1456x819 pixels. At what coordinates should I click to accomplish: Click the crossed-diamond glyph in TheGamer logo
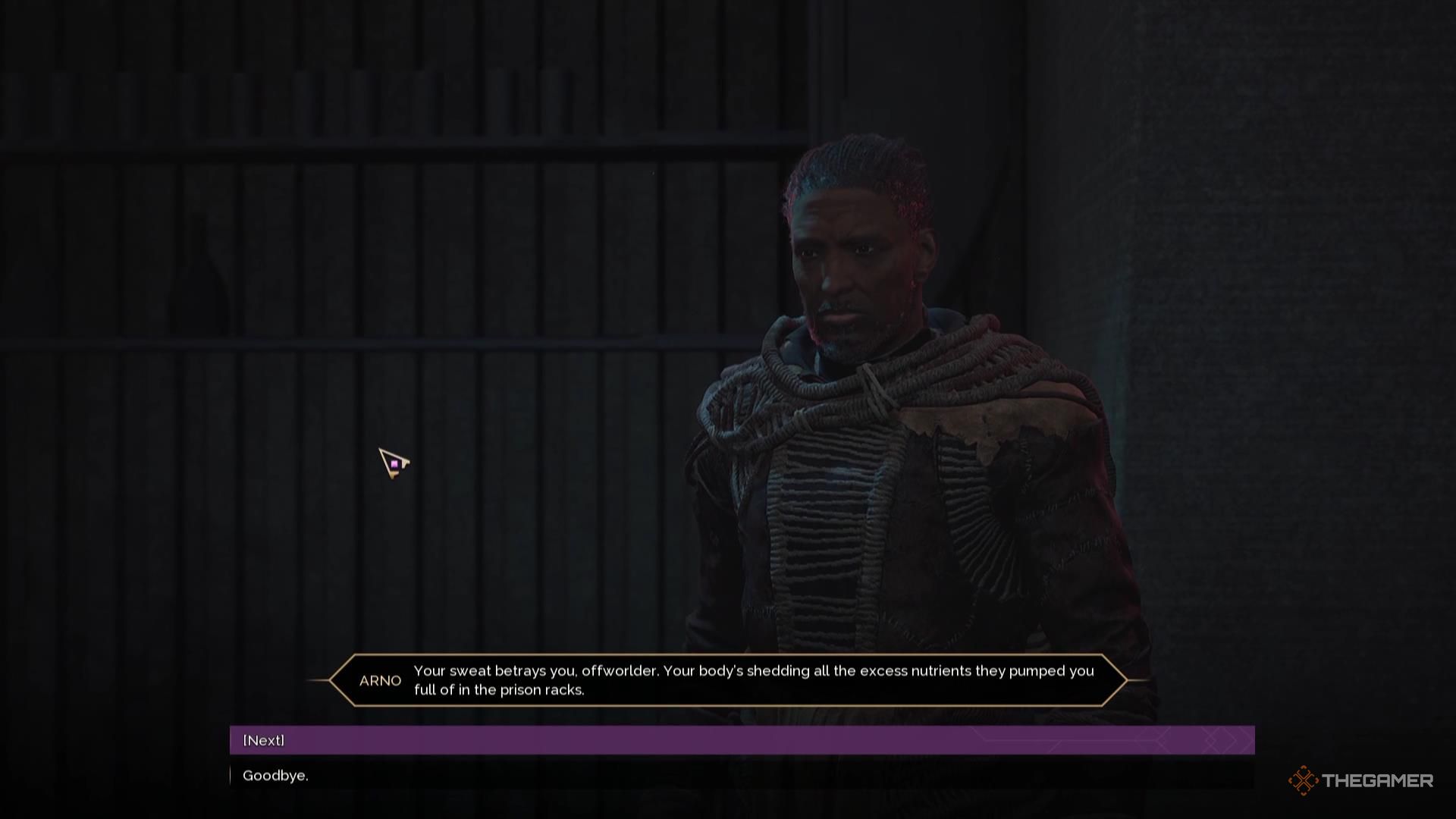tap(1303, 779)
